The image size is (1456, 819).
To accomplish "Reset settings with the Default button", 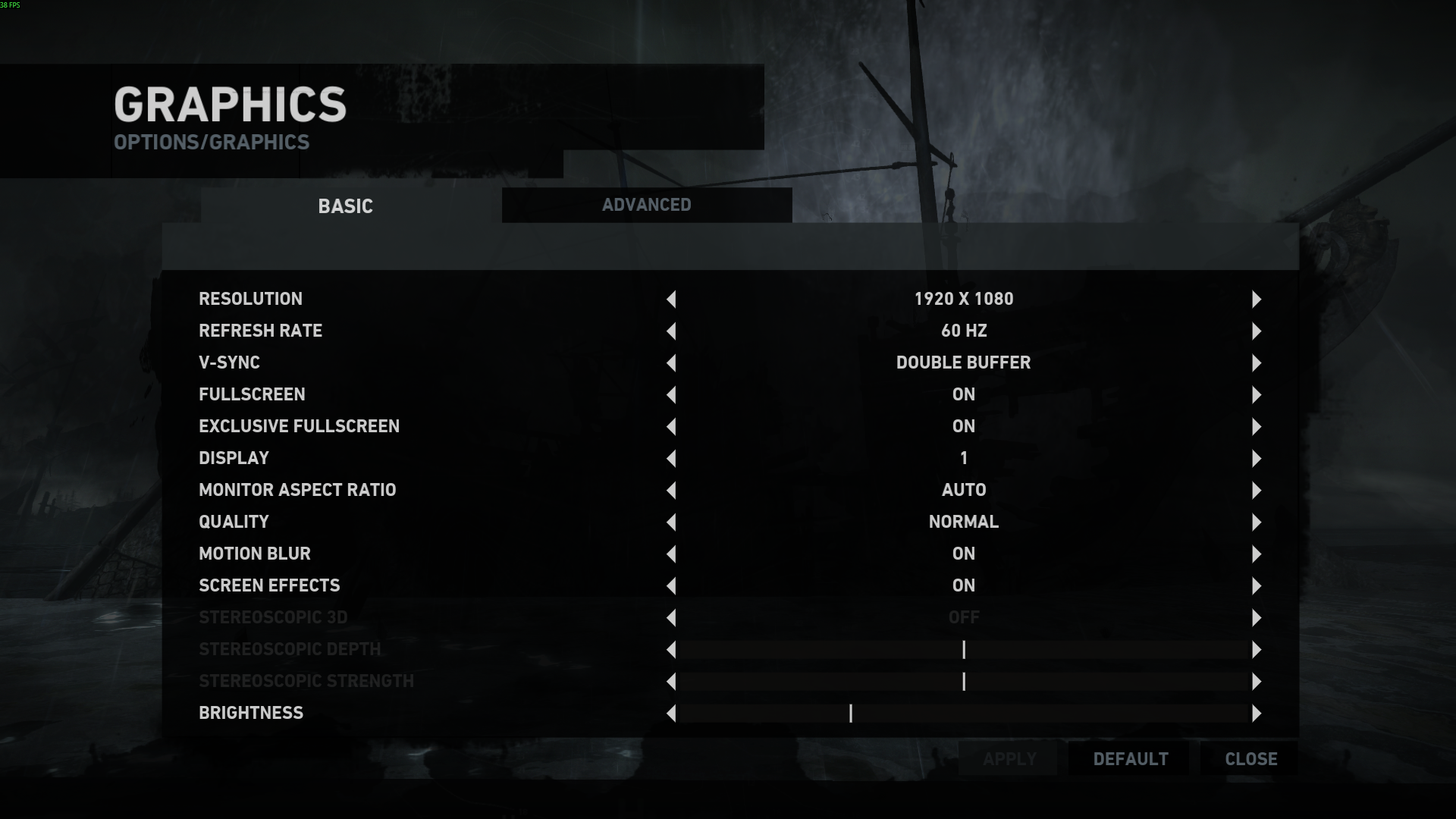I will click(x=1131, y=759).
